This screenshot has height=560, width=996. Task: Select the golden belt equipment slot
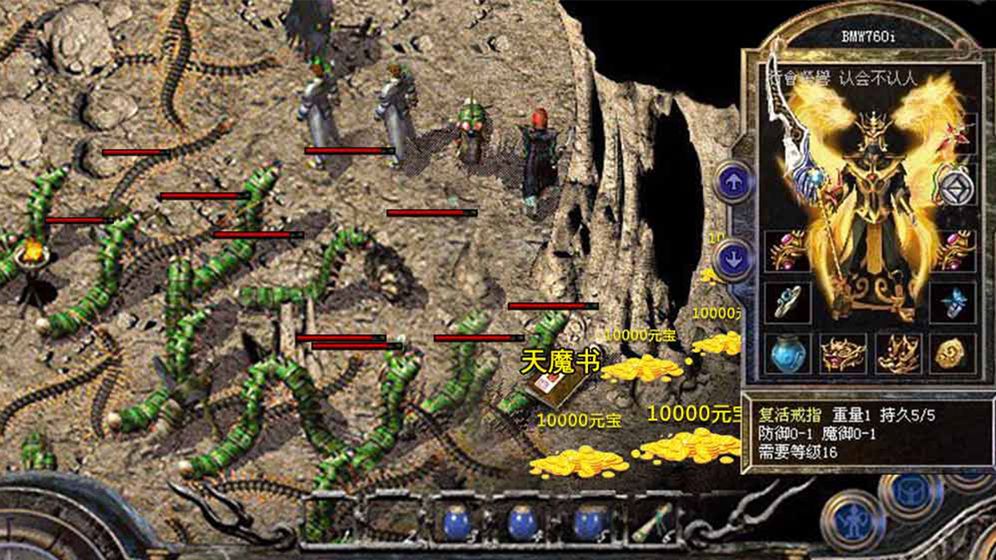coord(842,352)
